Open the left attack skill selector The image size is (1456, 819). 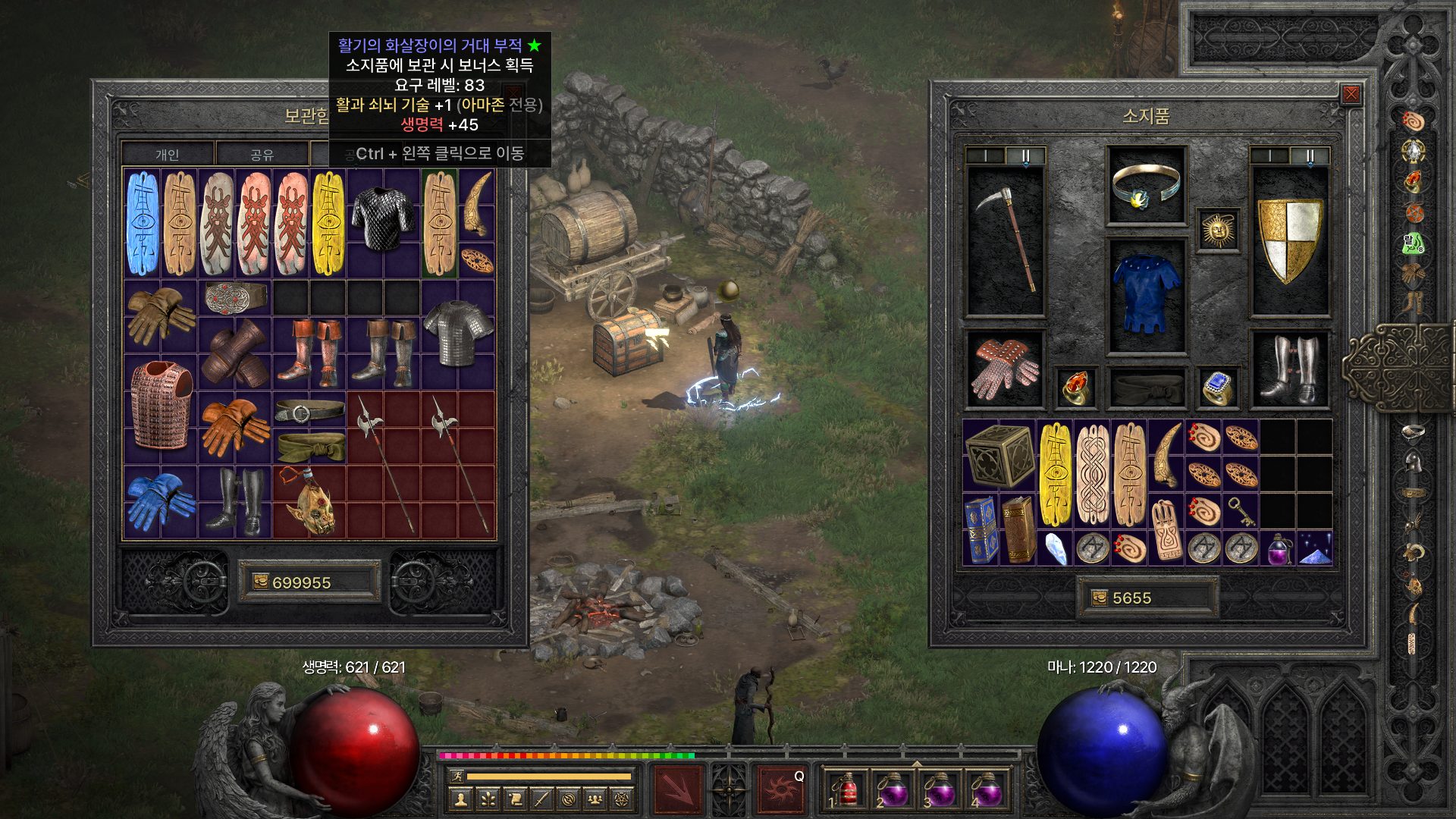[x=679, y=789]
